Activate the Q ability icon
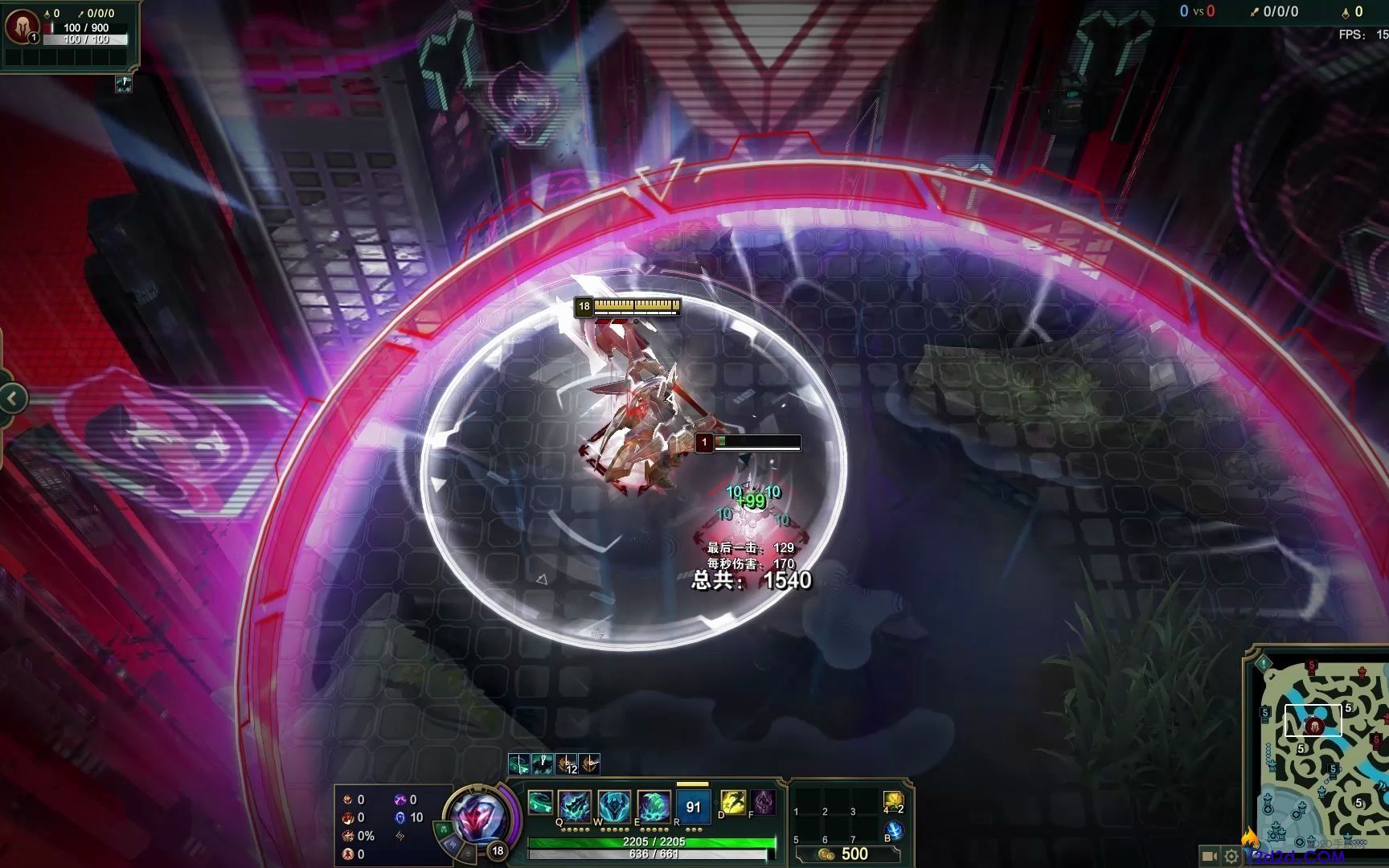This screenshot has width=1389, height=868. pyautogui.click(x=576, y=805)
